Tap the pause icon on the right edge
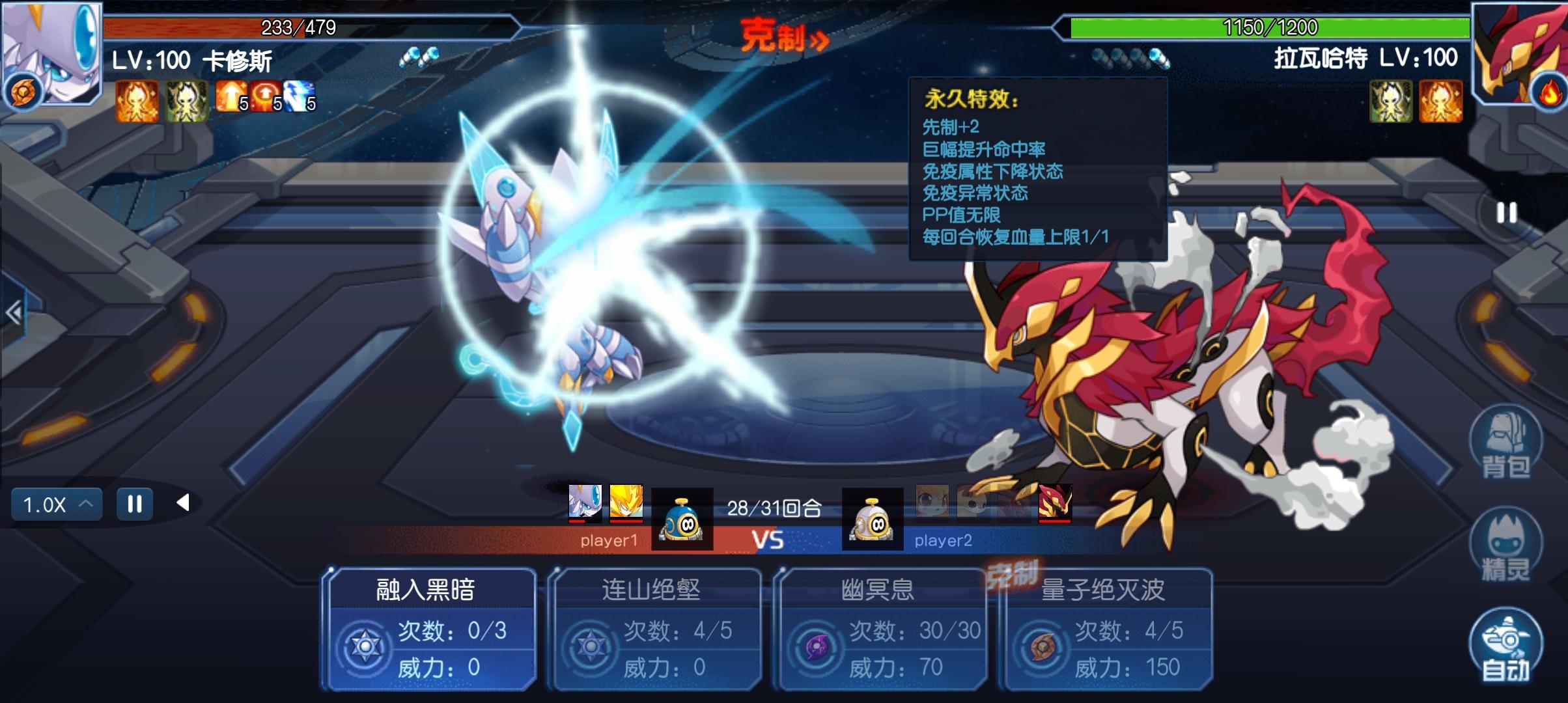Viewport: 1568px width, 703px height. [x=1506, y=213]
